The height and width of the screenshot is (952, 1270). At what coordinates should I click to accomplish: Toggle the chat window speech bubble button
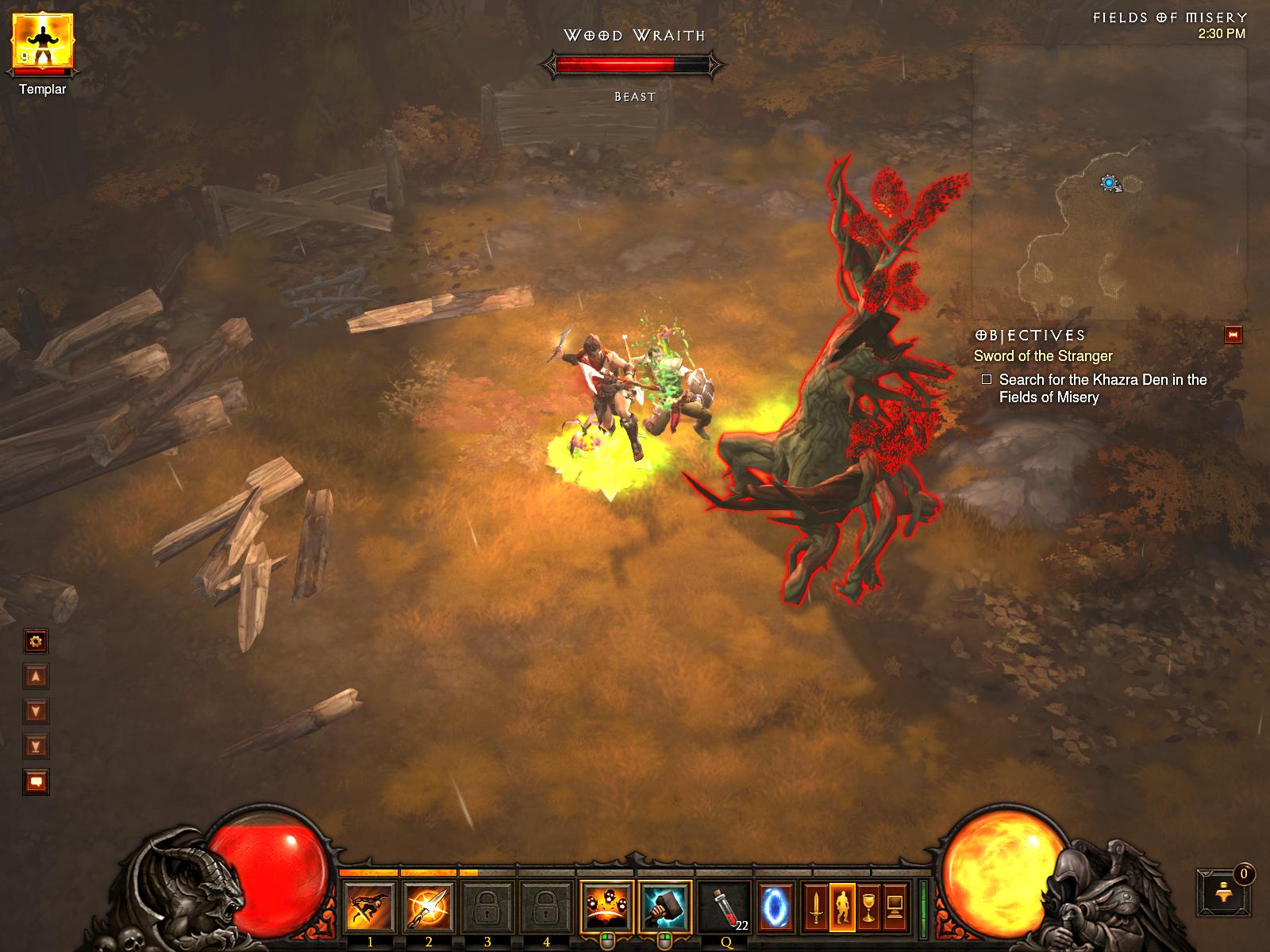coord(37,781)
